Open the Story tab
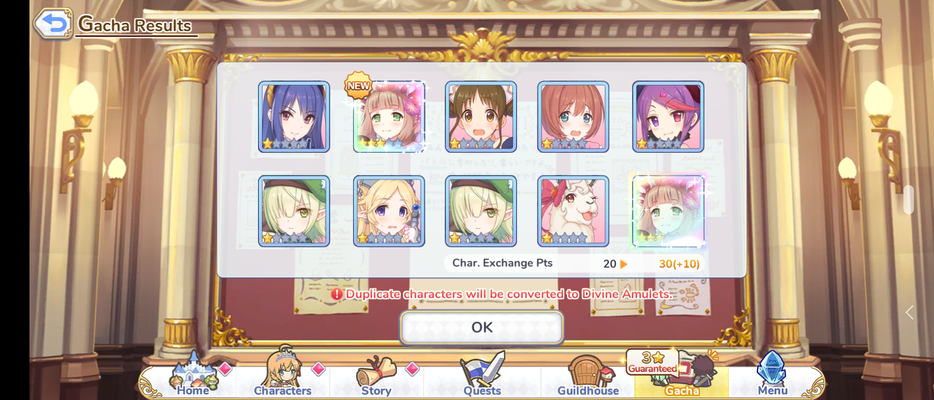The image size is (934, 400). click(376, 376)
